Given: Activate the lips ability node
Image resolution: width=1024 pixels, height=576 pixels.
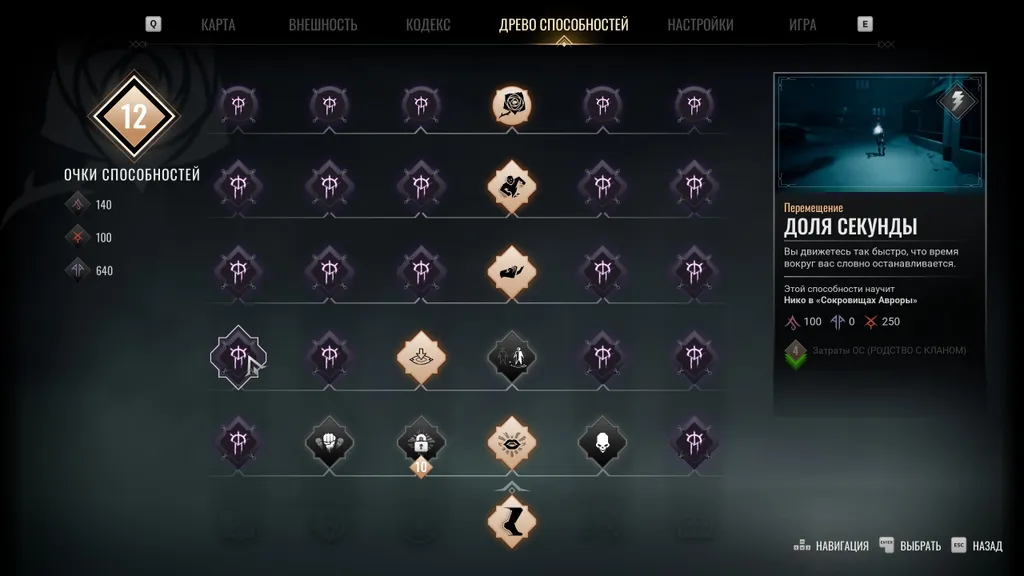Looking at the screenshot, I should (511, 439).
